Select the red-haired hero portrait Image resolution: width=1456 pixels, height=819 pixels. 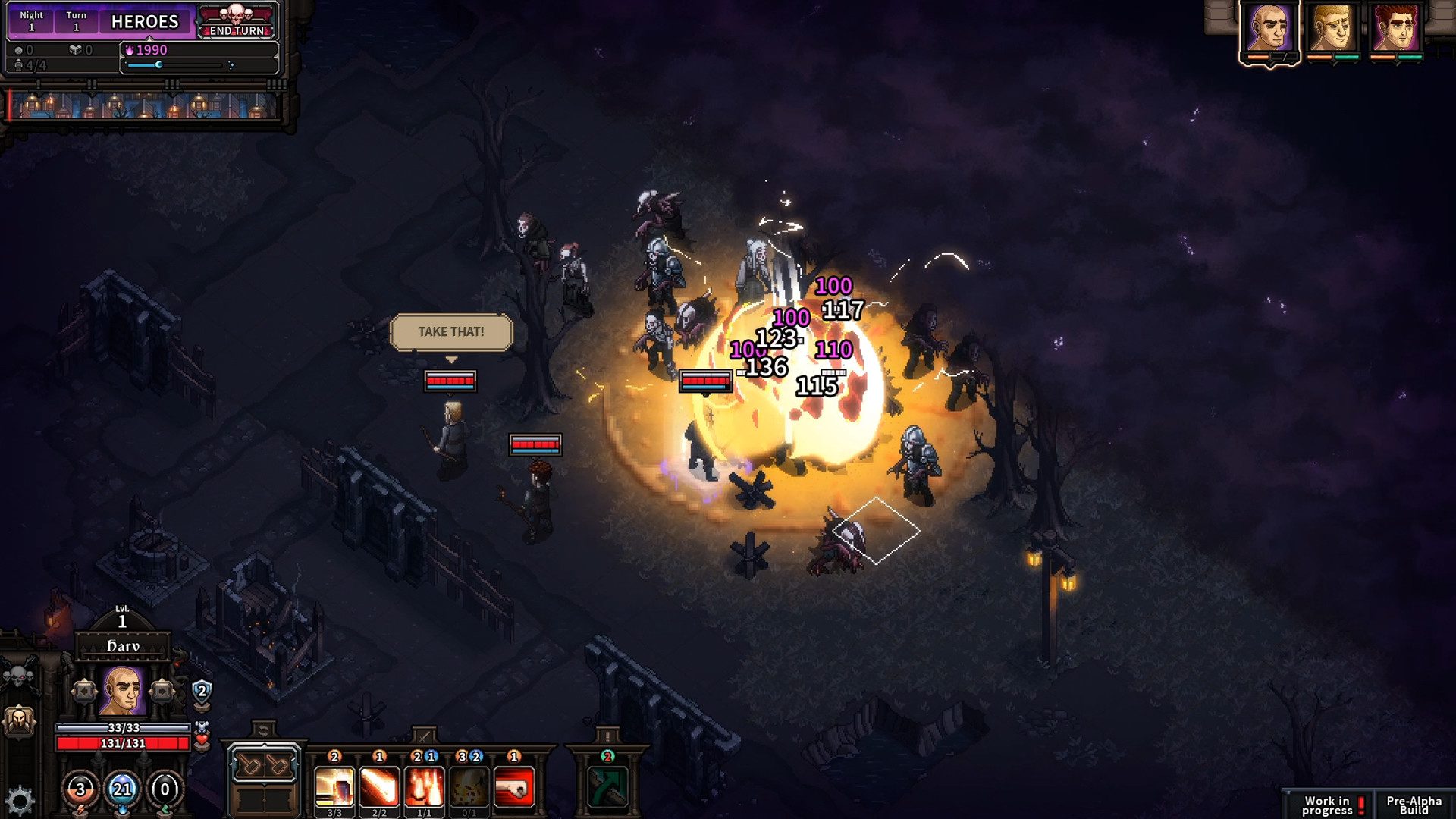pyautogui.click(x=1396, y=28)
